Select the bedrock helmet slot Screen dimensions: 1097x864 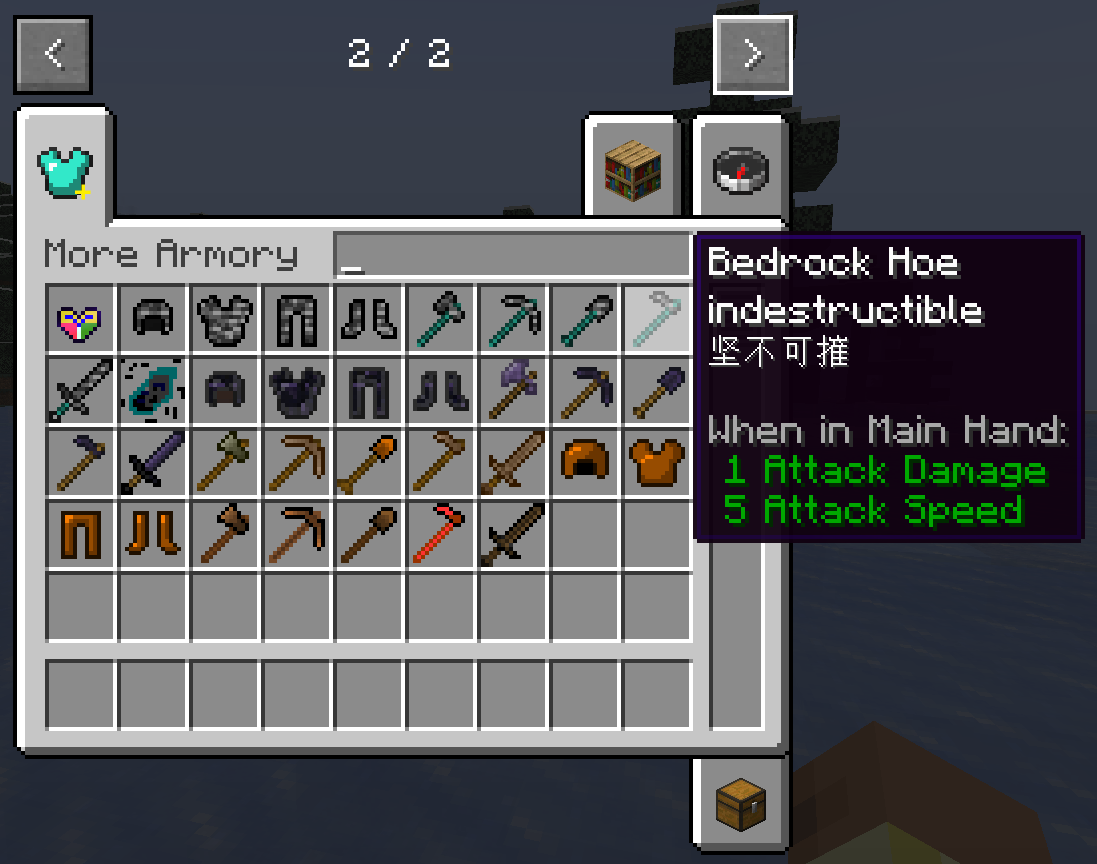tap(153, 319)
